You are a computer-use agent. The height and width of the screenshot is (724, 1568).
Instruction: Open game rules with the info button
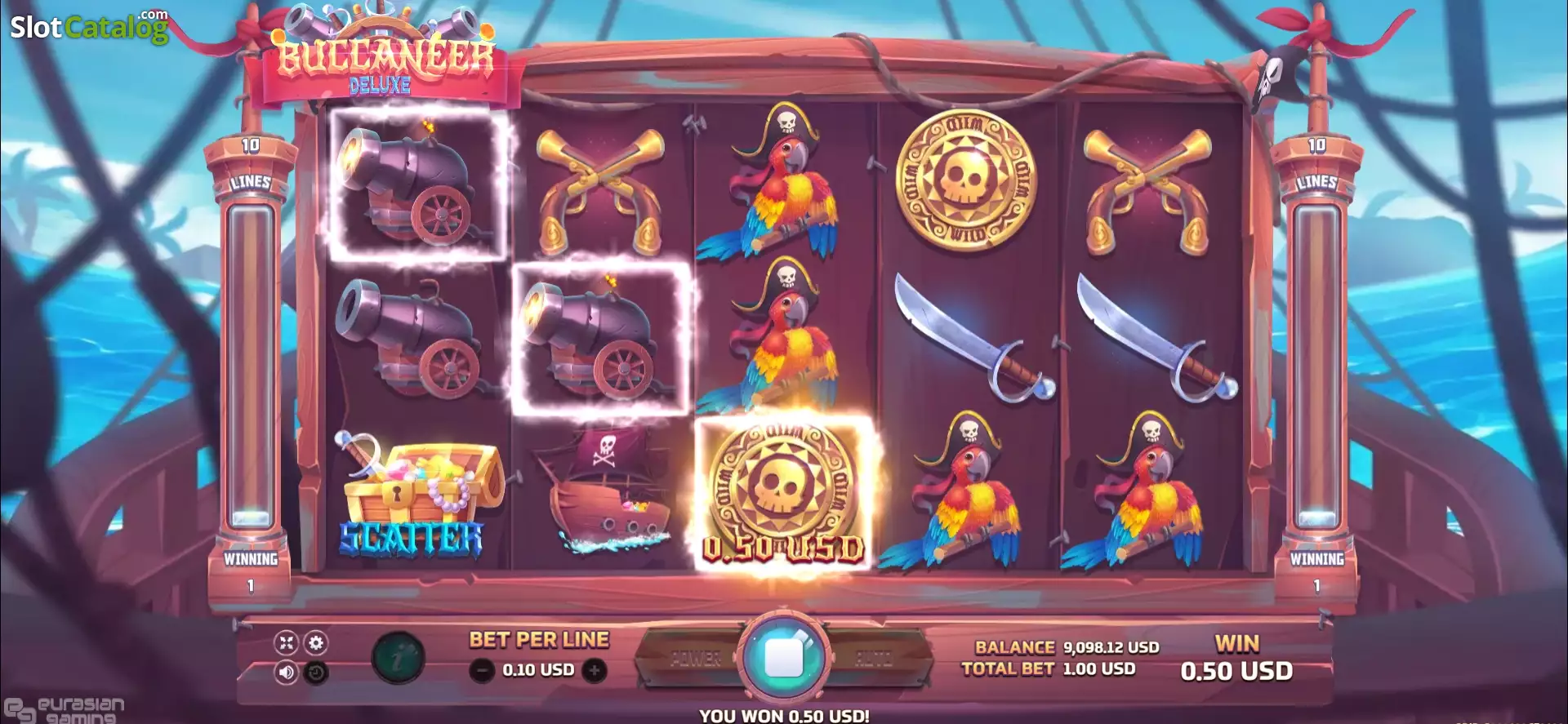coord(398,657)
